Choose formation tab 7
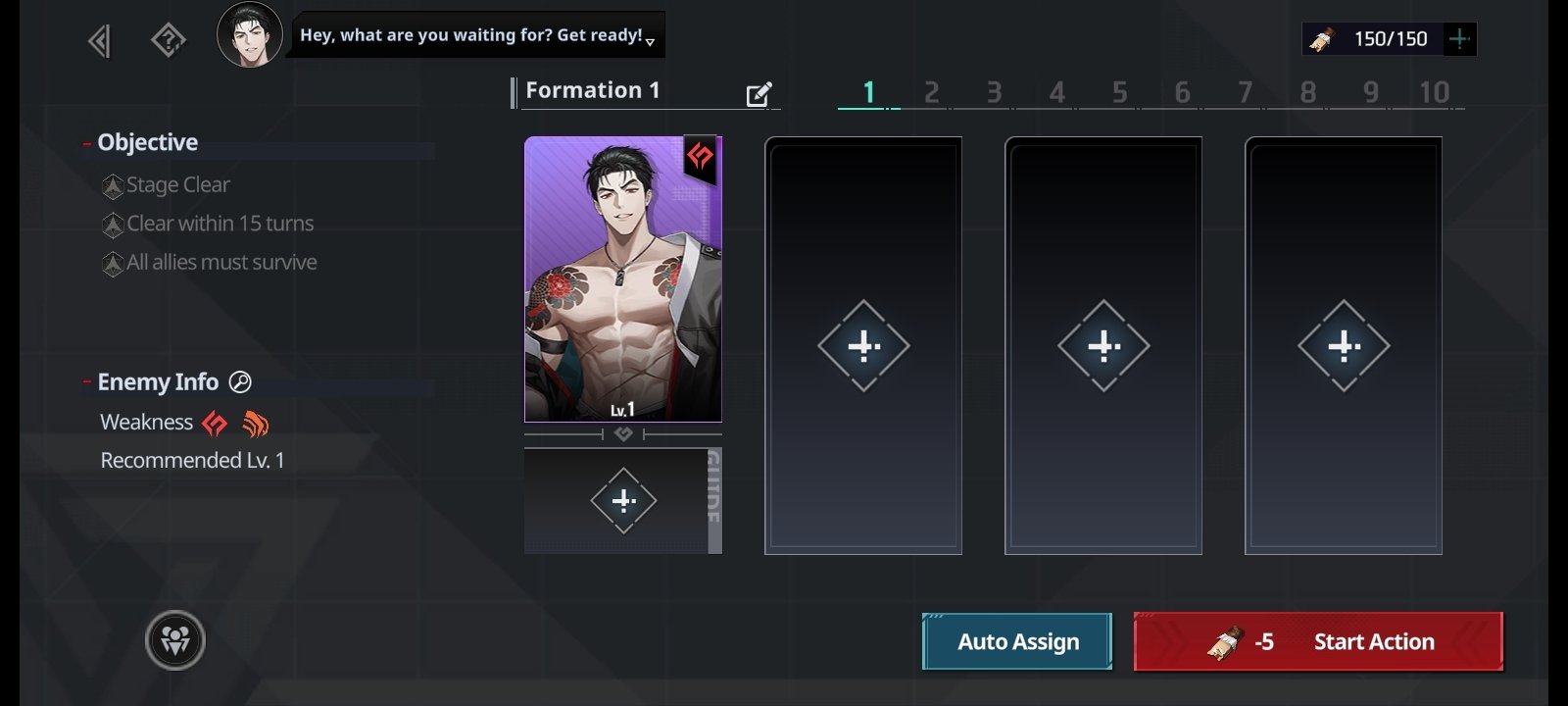The image size is (1568, 706). click(x=1245, y=92)
